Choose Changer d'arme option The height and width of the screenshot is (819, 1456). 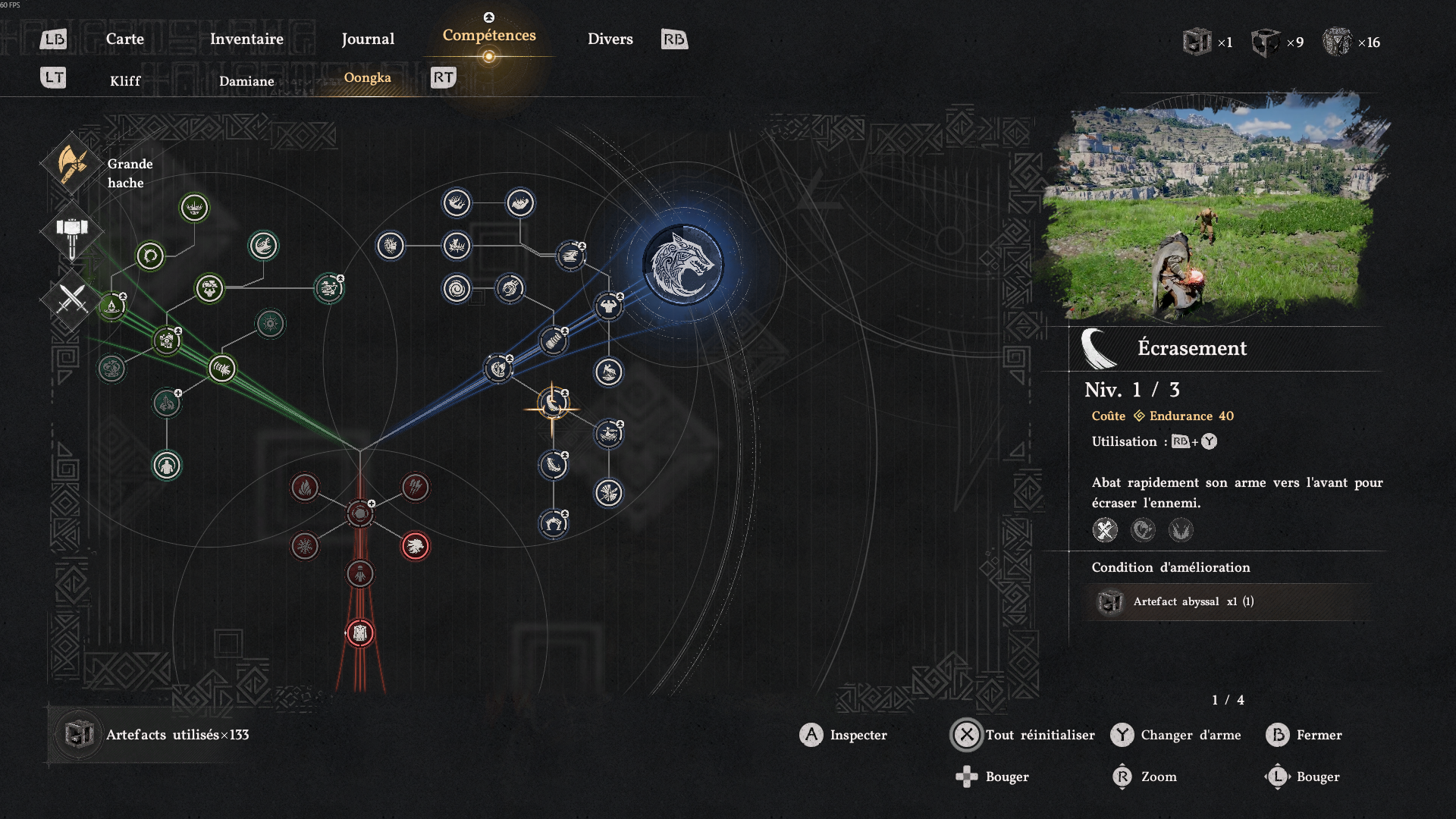pyautogui.click(x=1176, y=735)
